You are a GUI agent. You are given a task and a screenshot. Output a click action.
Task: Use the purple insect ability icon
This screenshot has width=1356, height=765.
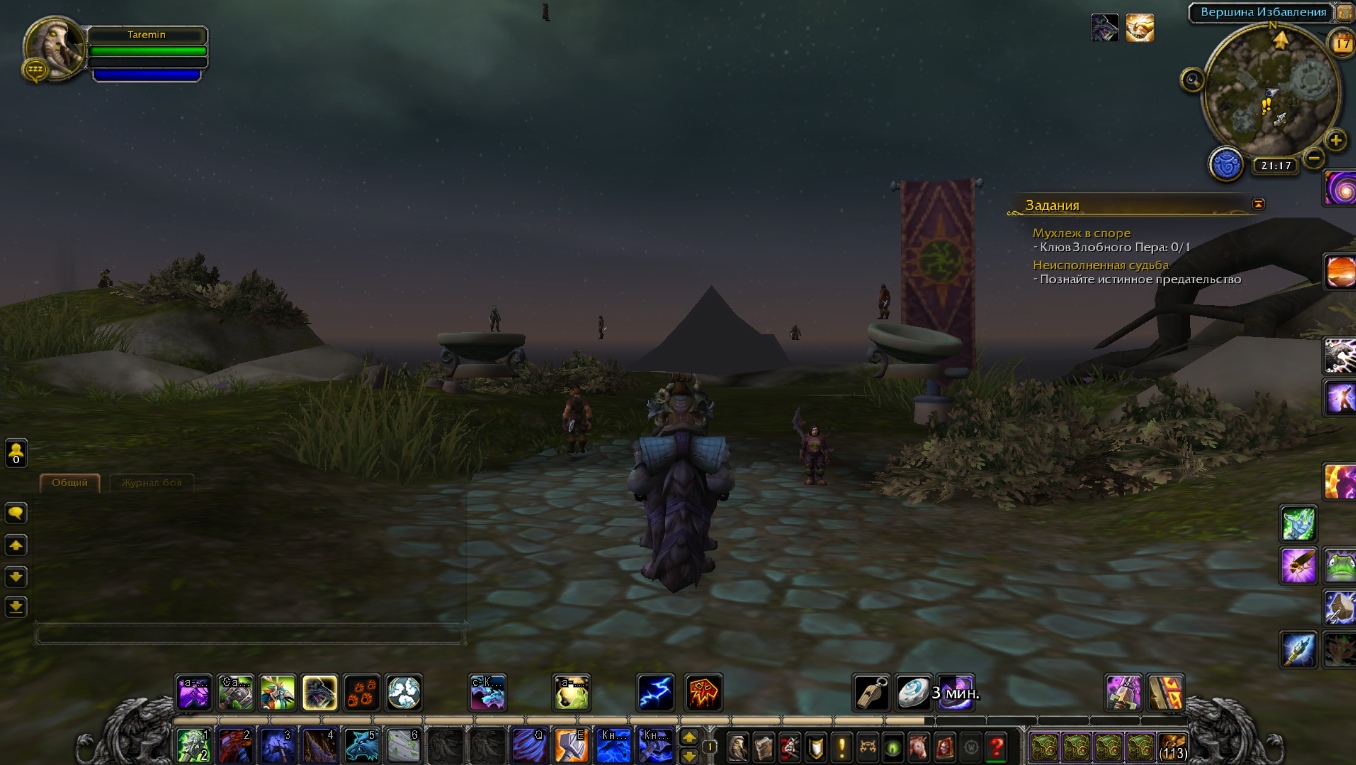pyautogui.click(x=1299, y=565)
